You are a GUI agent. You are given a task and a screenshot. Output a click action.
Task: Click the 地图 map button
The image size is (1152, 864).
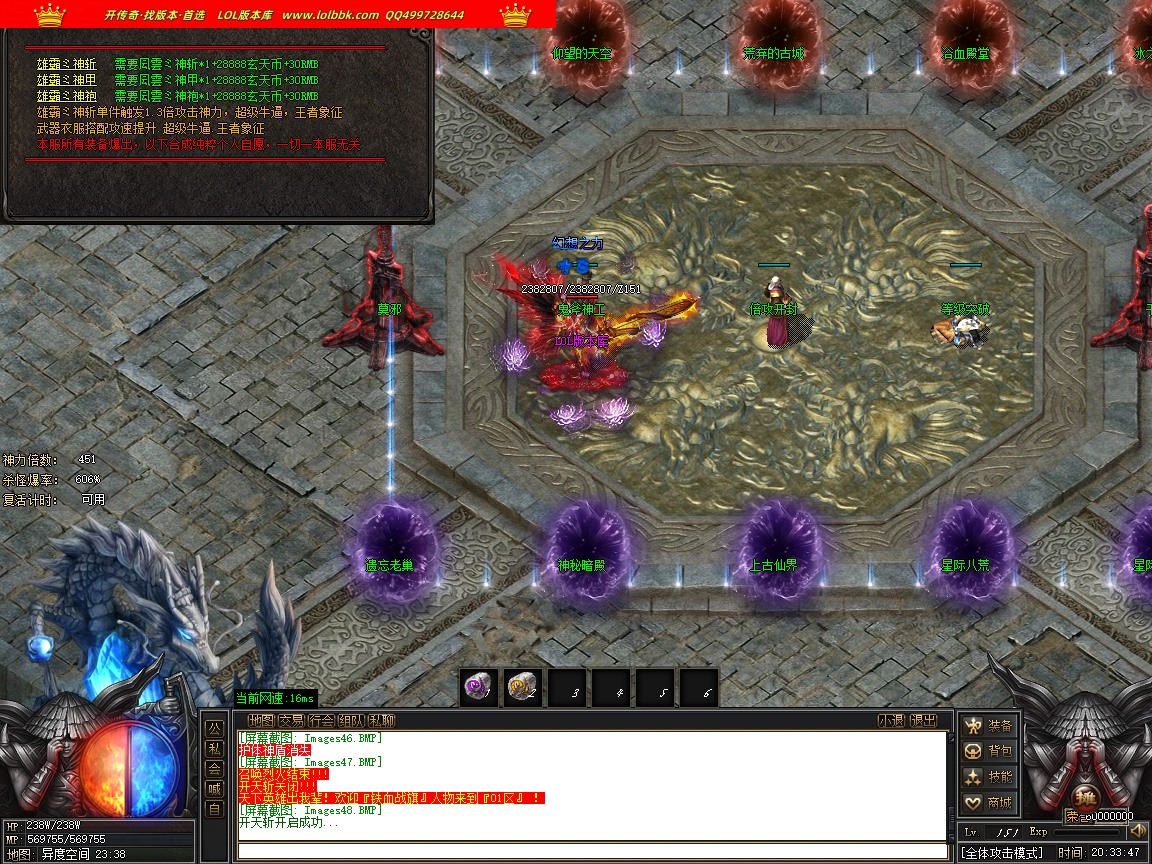click(261, 720)
